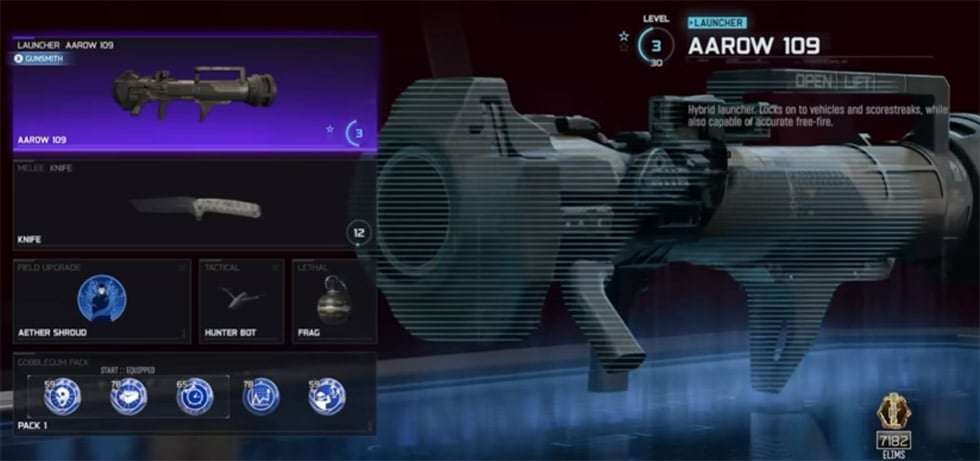
Task: Choose the crown-shaped gobblegum icon
Action: (x=261, y=396)
